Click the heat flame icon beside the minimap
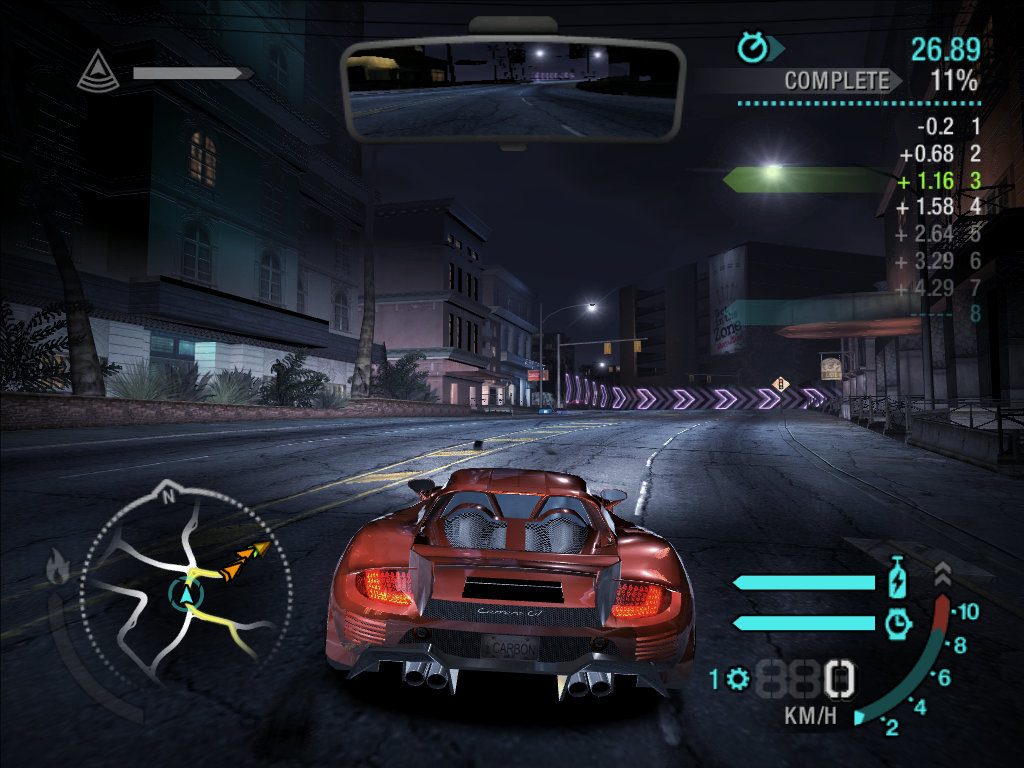Viewport: 1024px width, 768px height. point(57,569)
